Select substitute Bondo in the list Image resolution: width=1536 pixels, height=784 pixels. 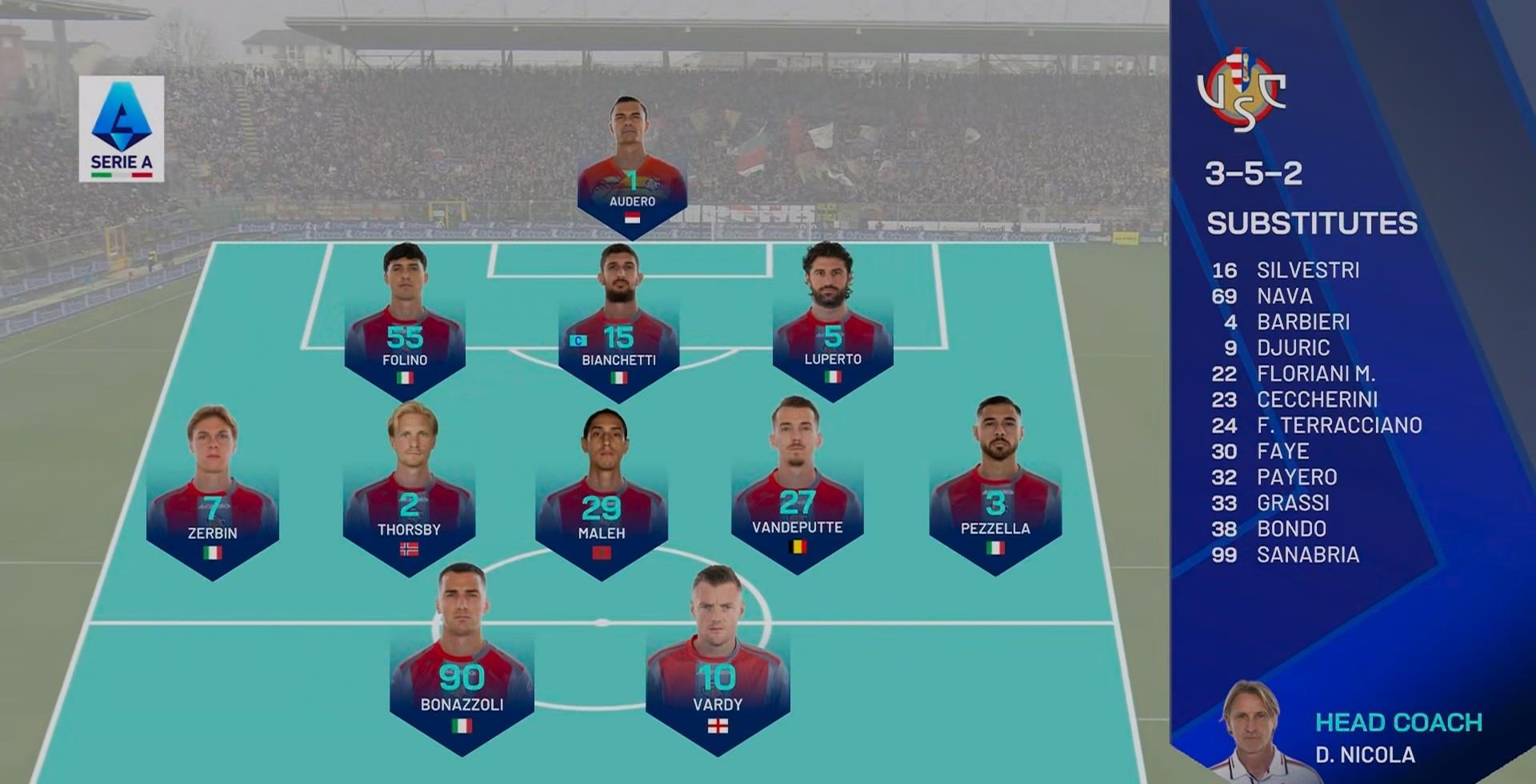point(1291,529)
